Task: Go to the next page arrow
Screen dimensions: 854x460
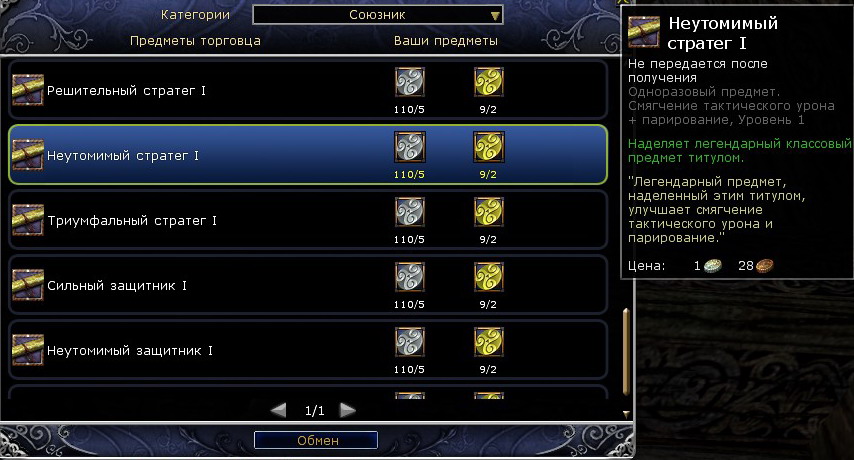Action: click(x=347, y=410)
